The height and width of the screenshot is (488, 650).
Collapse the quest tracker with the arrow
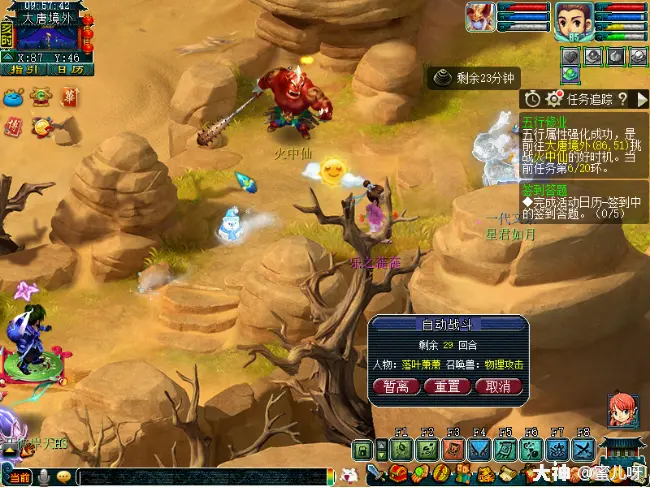640,99
